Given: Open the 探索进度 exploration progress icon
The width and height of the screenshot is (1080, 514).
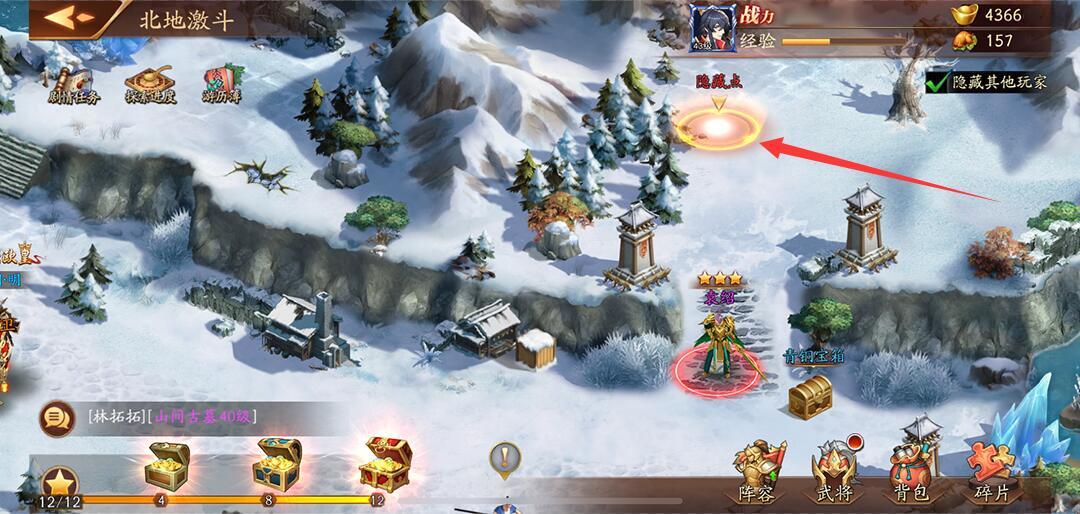Looking at the screenshot, I should [x=150, y=80].
